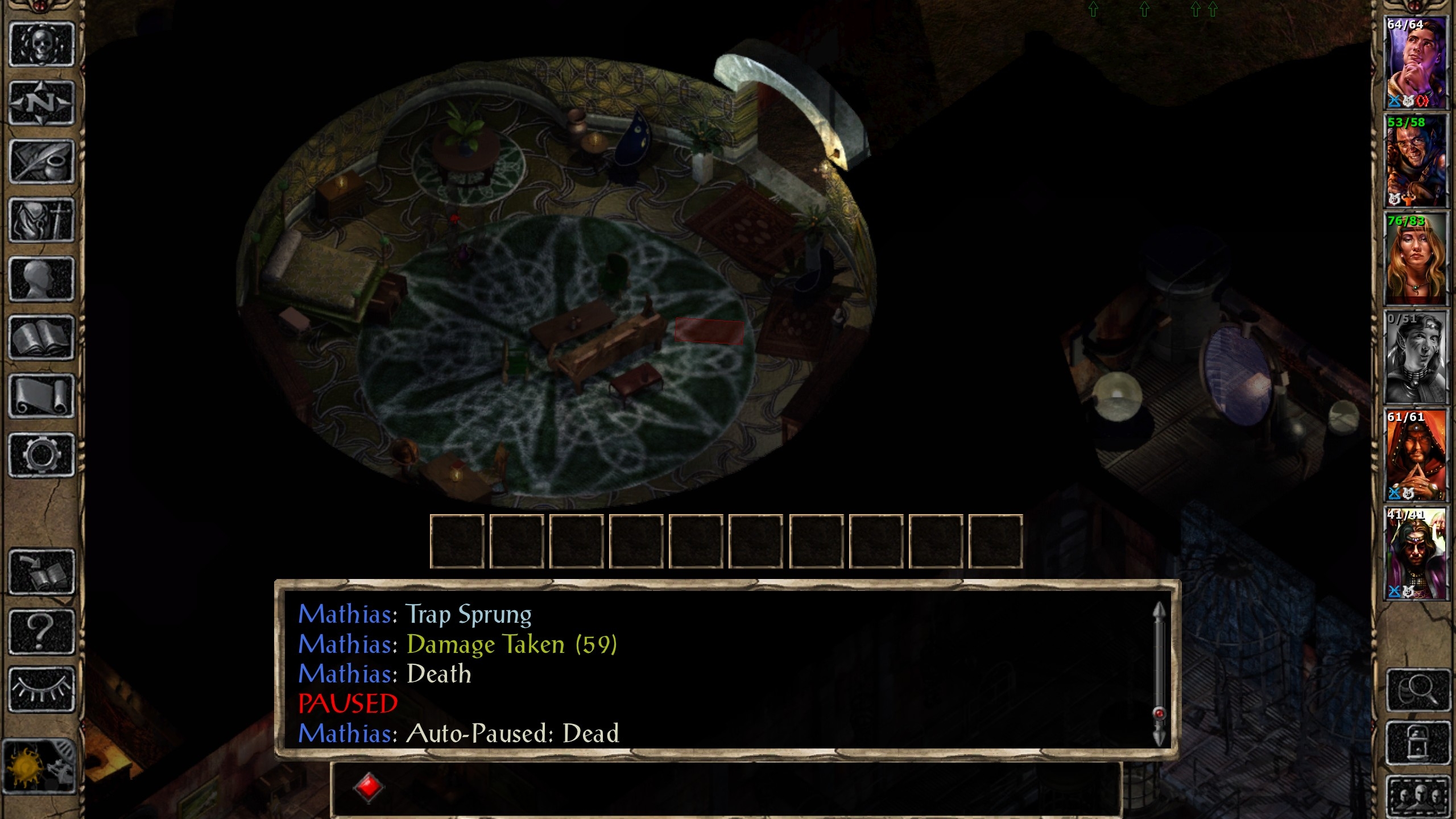Viewport: 1456px width, 819px height.
Task: Toggle interface visibility with the closed-eye button
Action: [42, 689]
